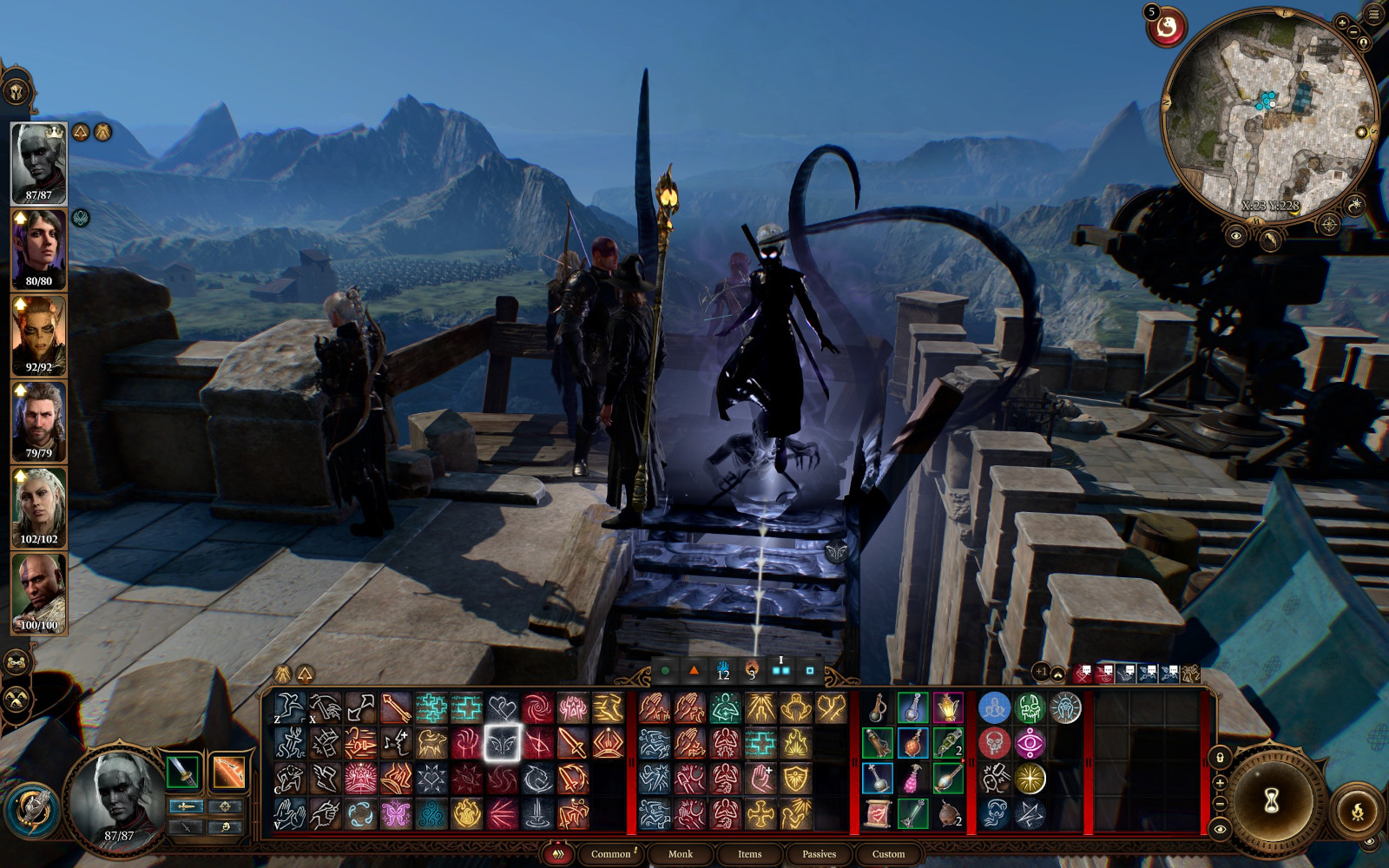Select the Items hotbar tab

tap(749, 854)
